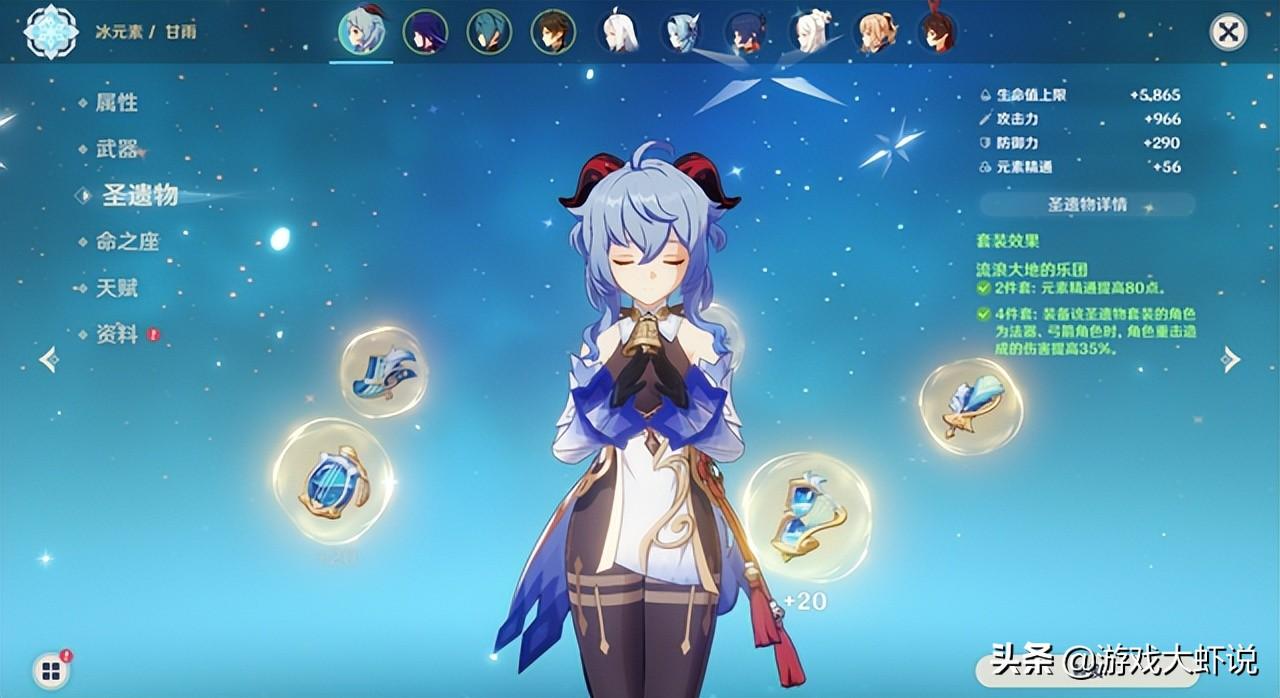This screenshot has width=1280, height=698.
Task: Close the character screen with the X button
Action: [1228, 32]
